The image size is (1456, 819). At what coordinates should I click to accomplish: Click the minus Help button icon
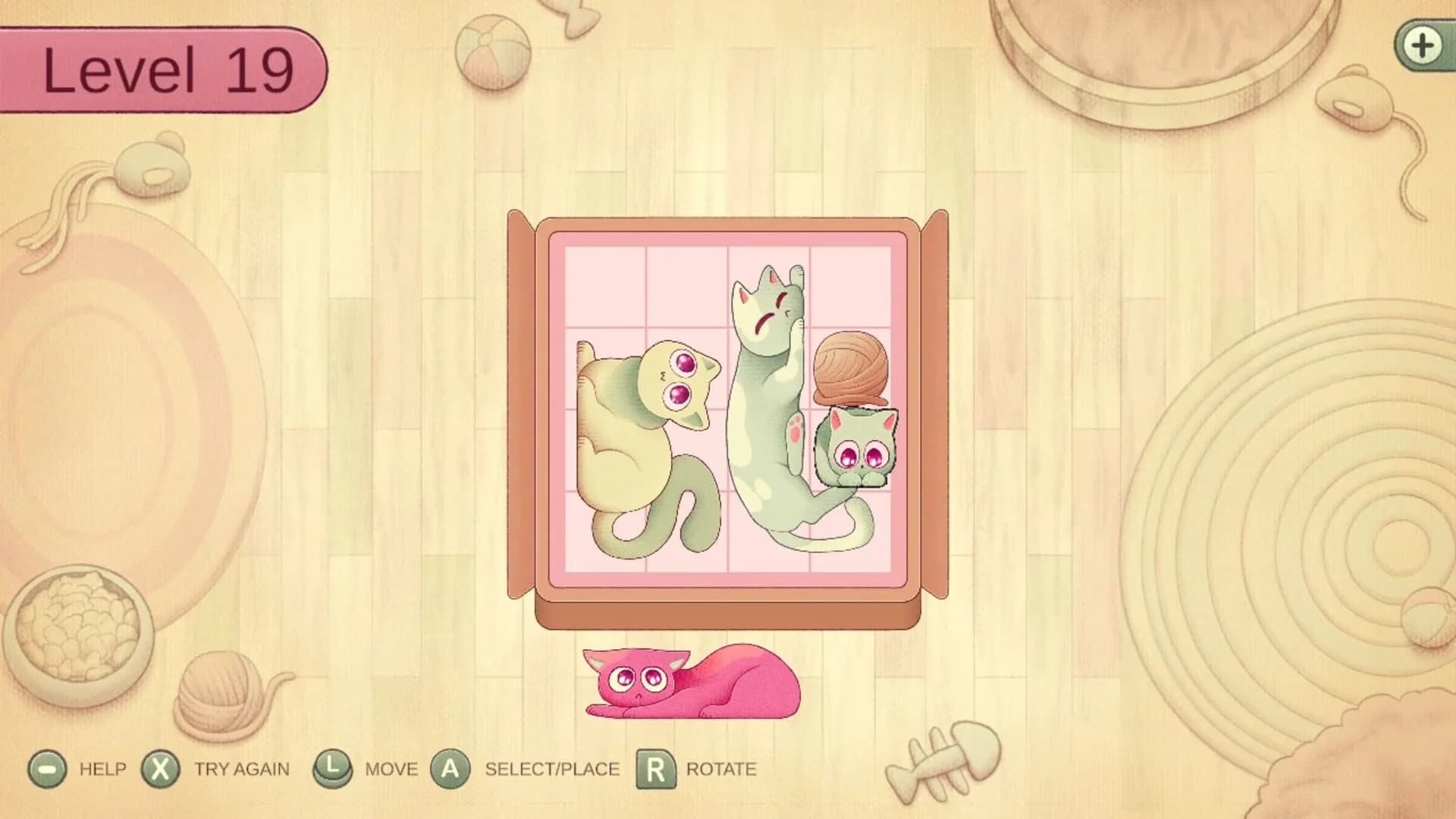coord(48,768)
